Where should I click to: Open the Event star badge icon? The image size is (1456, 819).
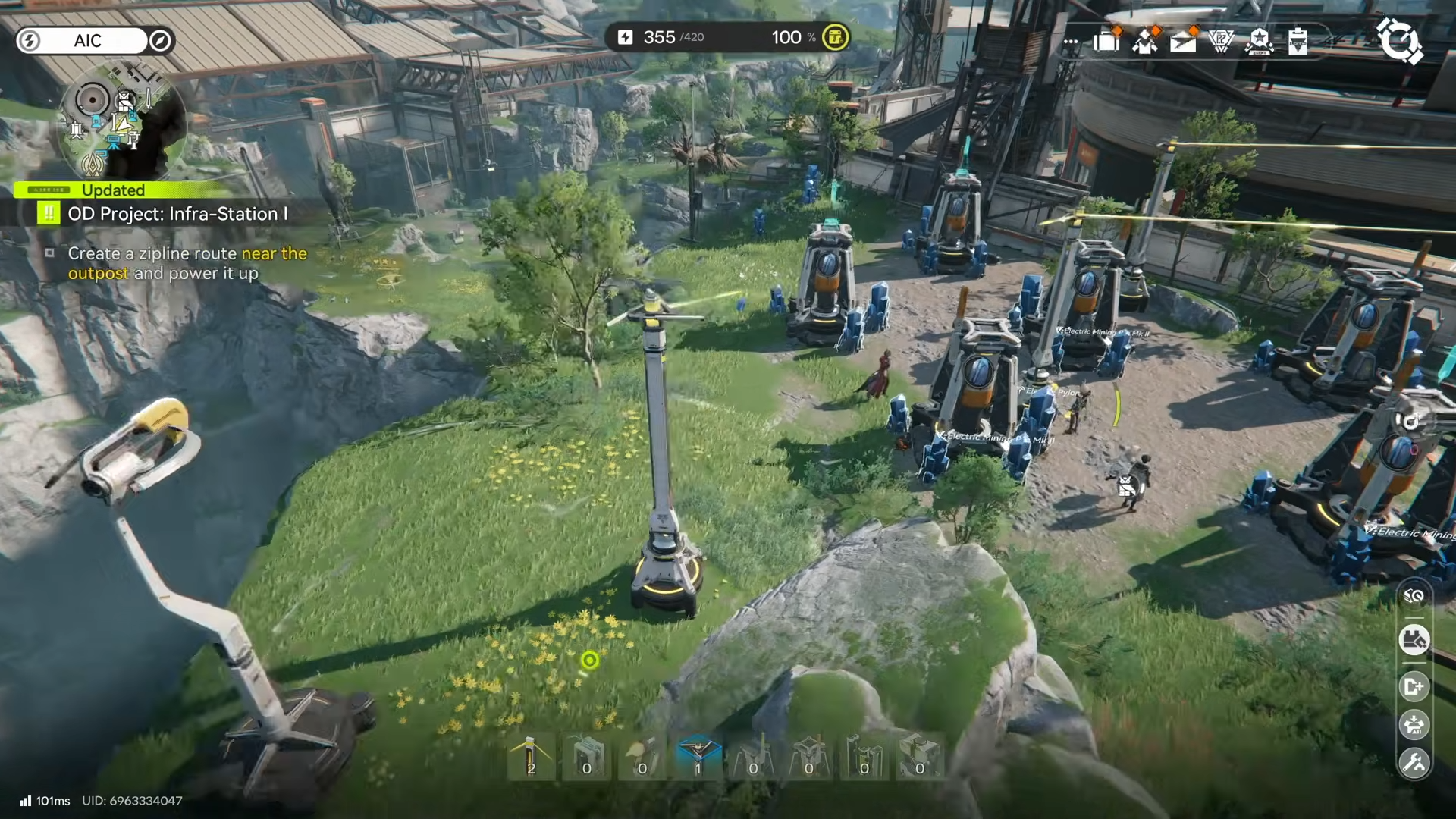click(1259, 41)
